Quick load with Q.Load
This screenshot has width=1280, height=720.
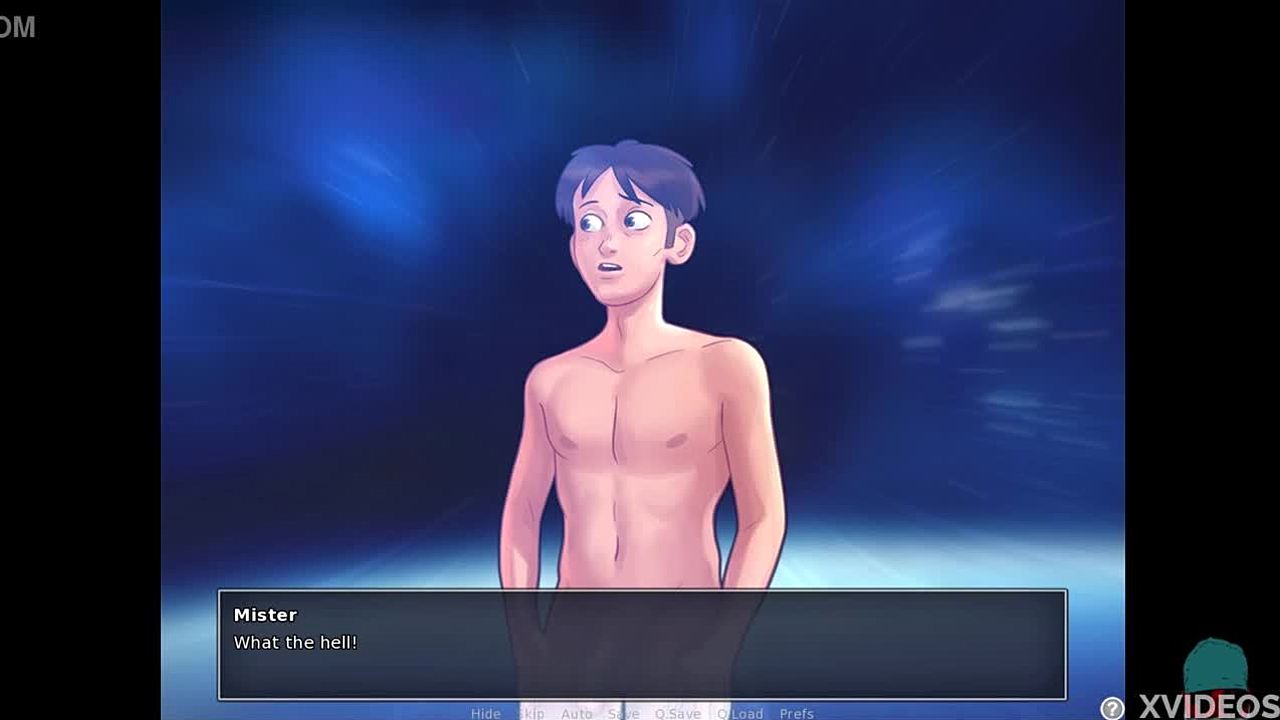pyautogui.click(x=739, y=713)
